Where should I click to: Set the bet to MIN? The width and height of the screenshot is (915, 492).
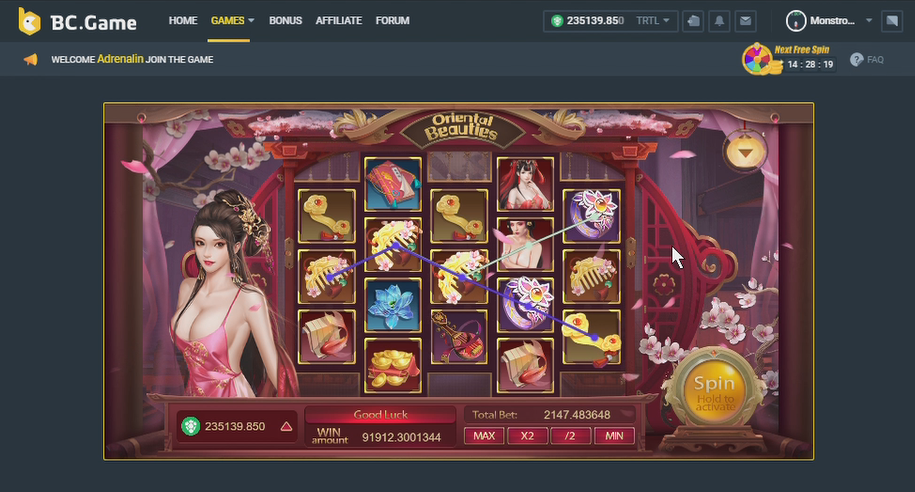click(614, 436)
